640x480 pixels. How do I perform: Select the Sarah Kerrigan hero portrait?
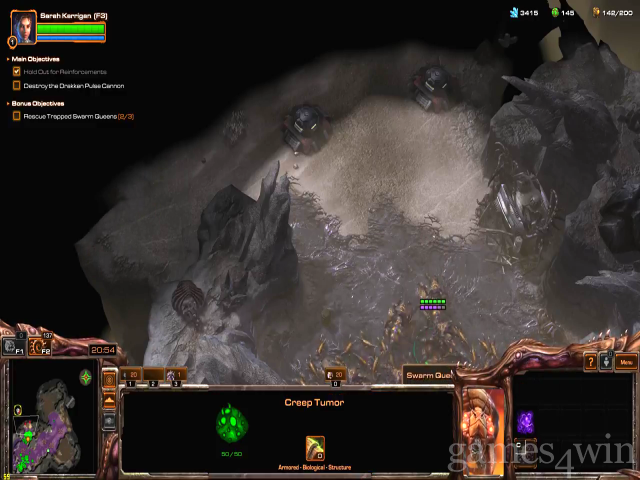(22, 27)
